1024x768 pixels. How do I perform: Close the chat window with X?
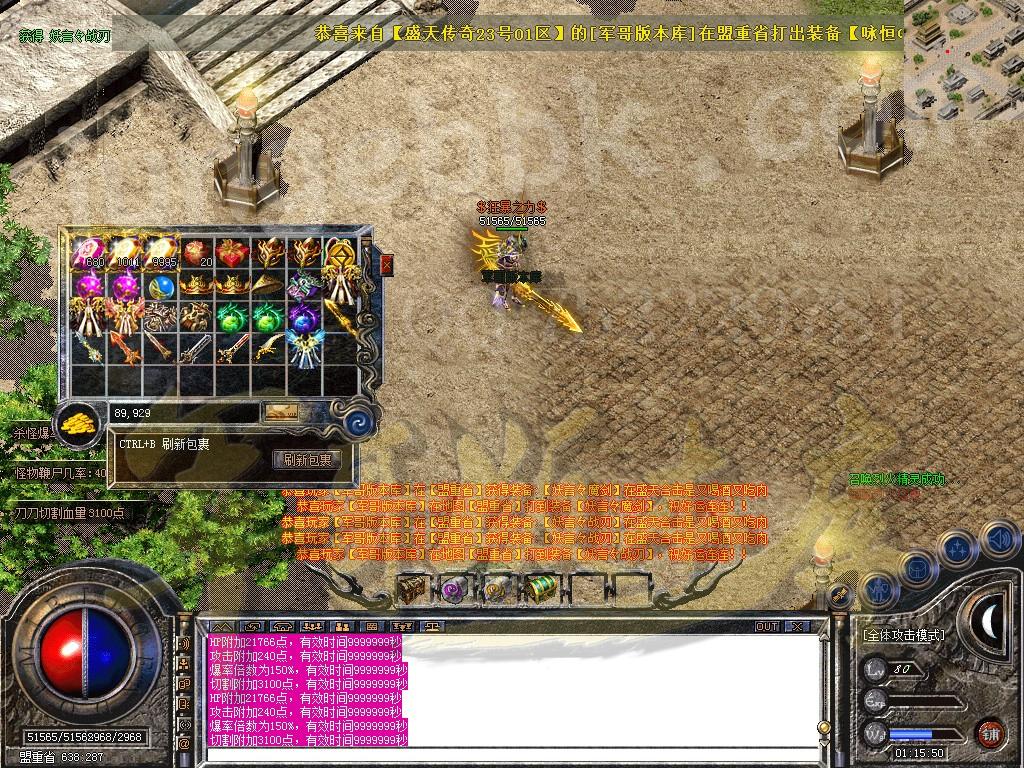tap(796, 626)
